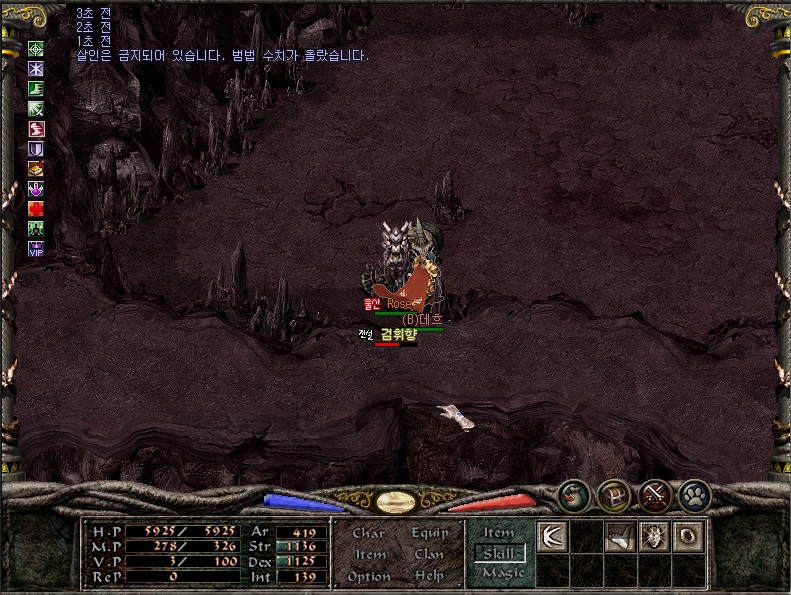
Task: Click the red puzzle piece icon
Action: coord(36,208)
